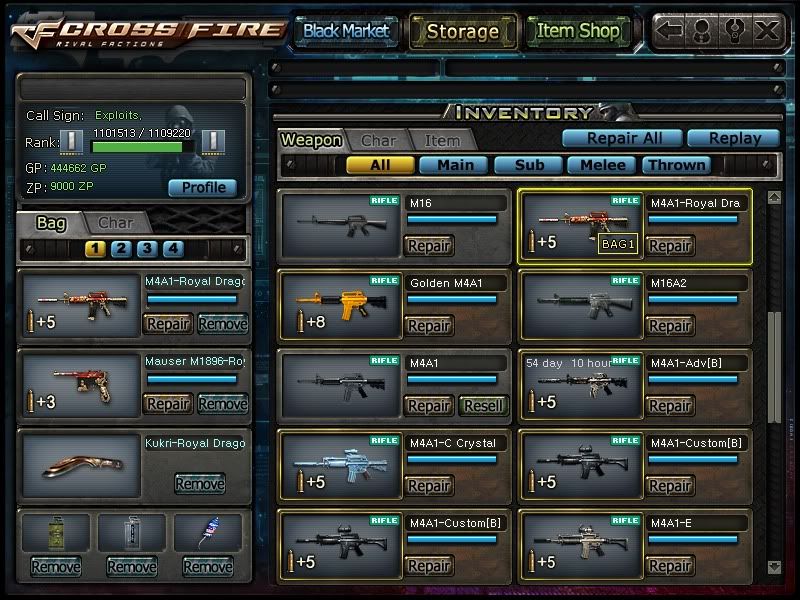Open the Black Market tab
The image size is (800, 600).
346,31
